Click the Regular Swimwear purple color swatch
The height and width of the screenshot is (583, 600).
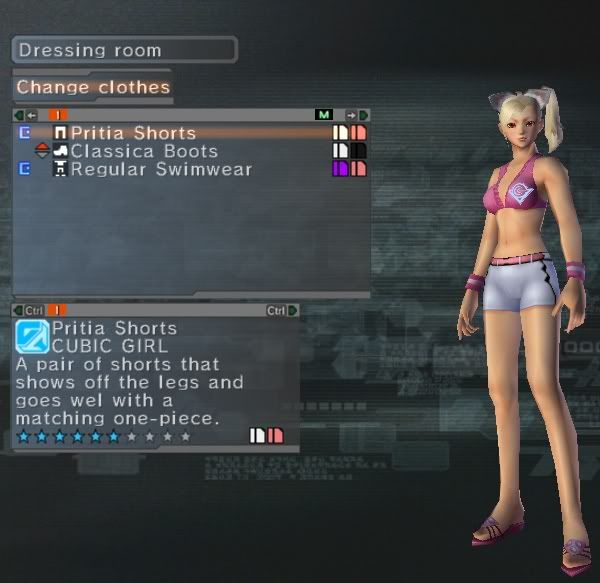pos(340,169)
